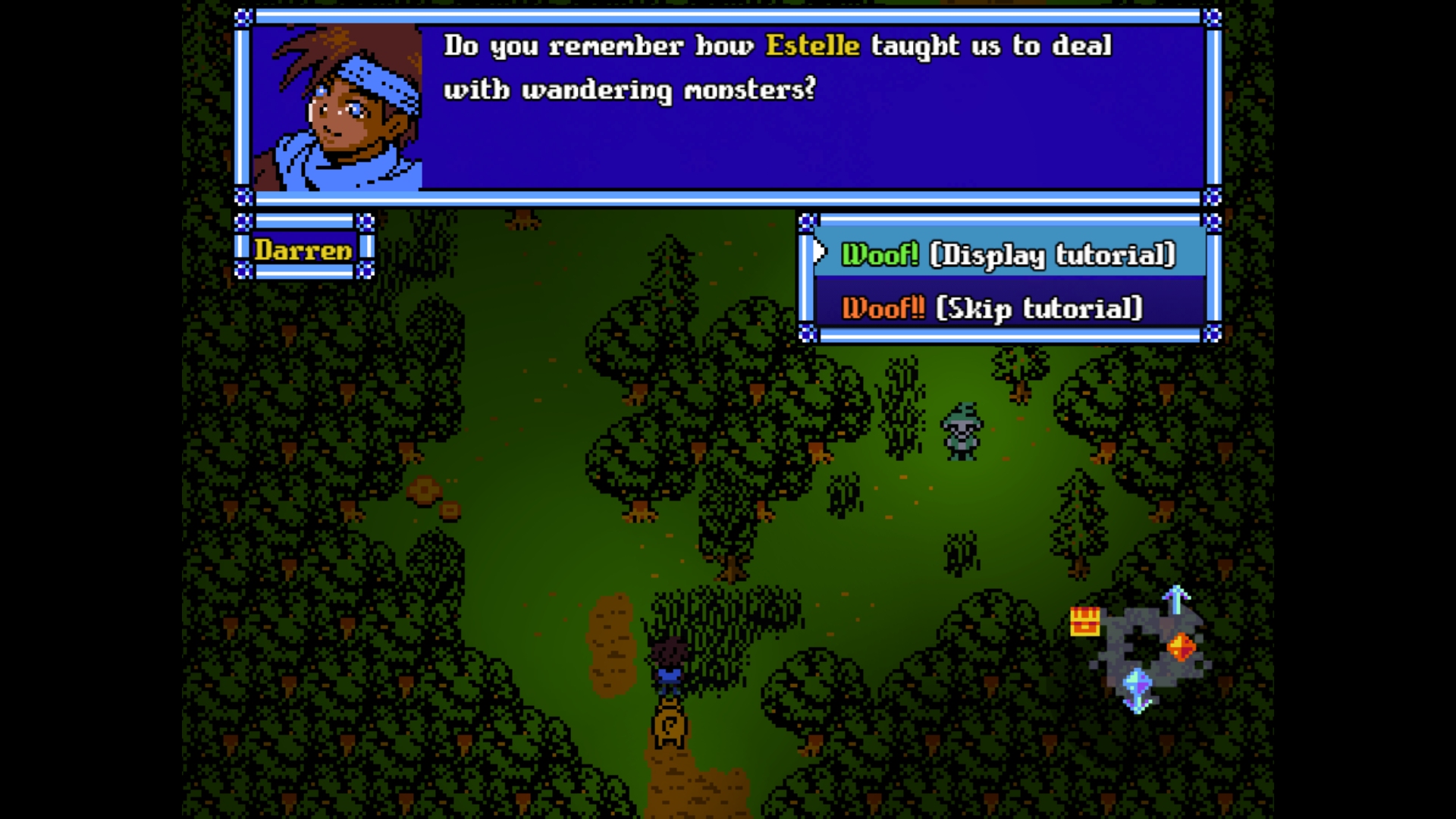The image size is (1456, 819).
Task: Click the orange diamond minimap marker
Action: [1180, 647]
